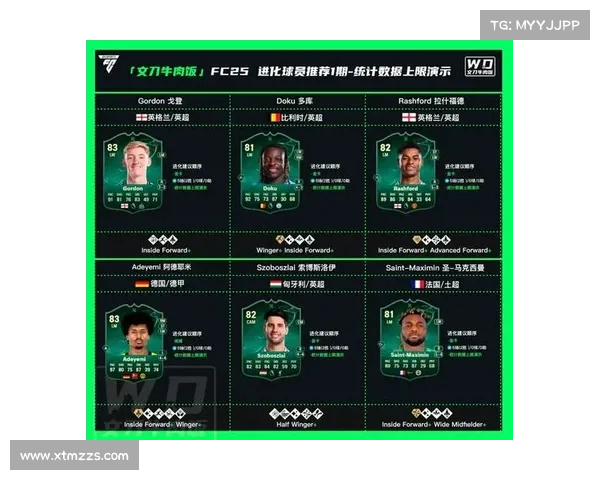This screenshot has height=480, width=600.
Task: Choose the Doku 81 player card
Action: 264,175
